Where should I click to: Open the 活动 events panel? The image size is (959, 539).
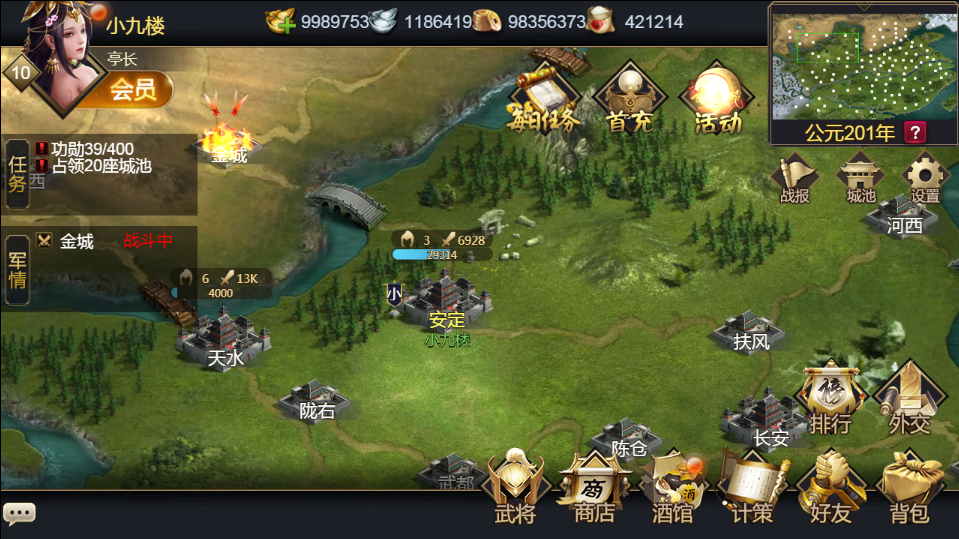(717, 100)
